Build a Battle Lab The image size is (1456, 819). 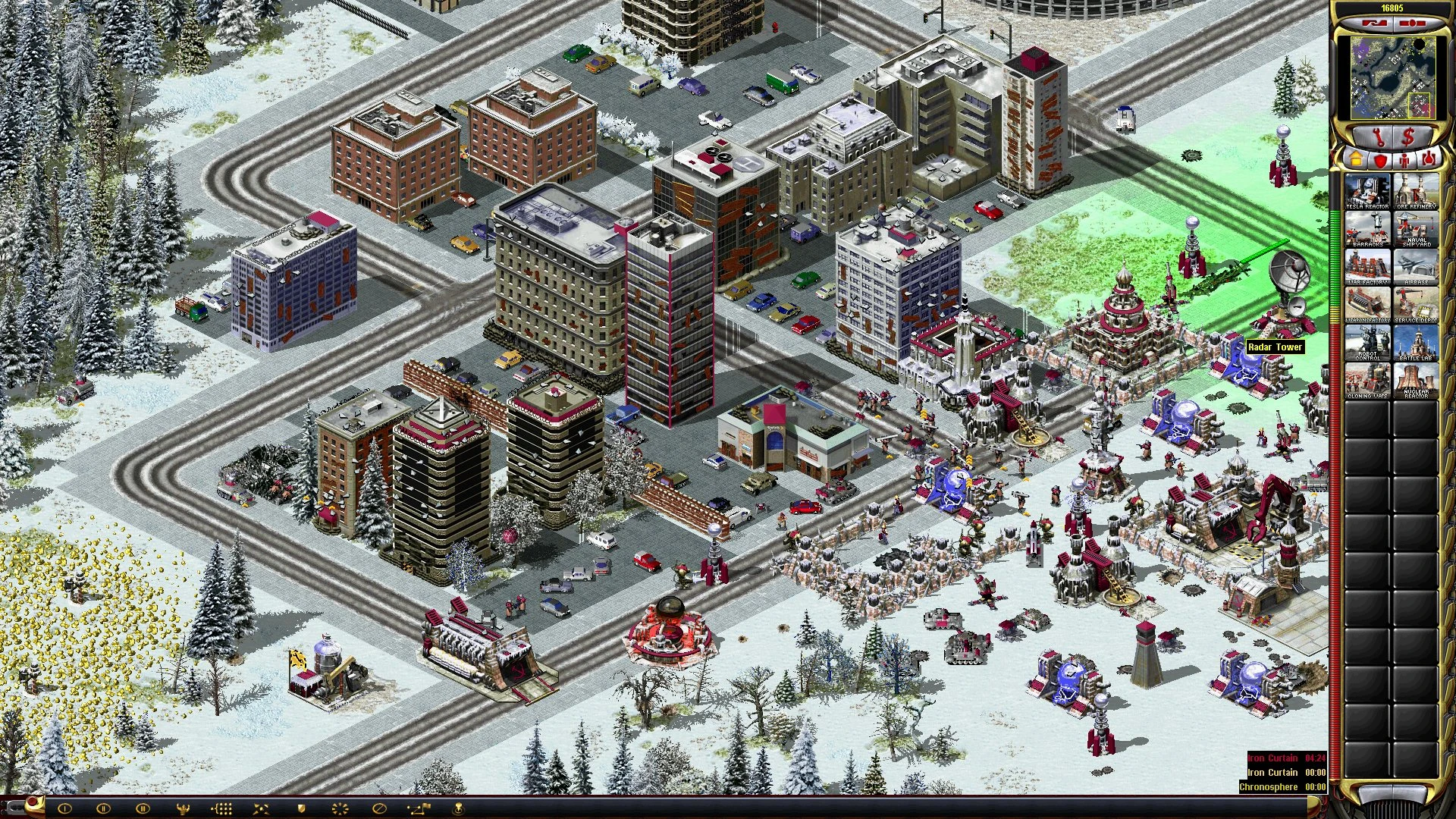pos(1416,343)
